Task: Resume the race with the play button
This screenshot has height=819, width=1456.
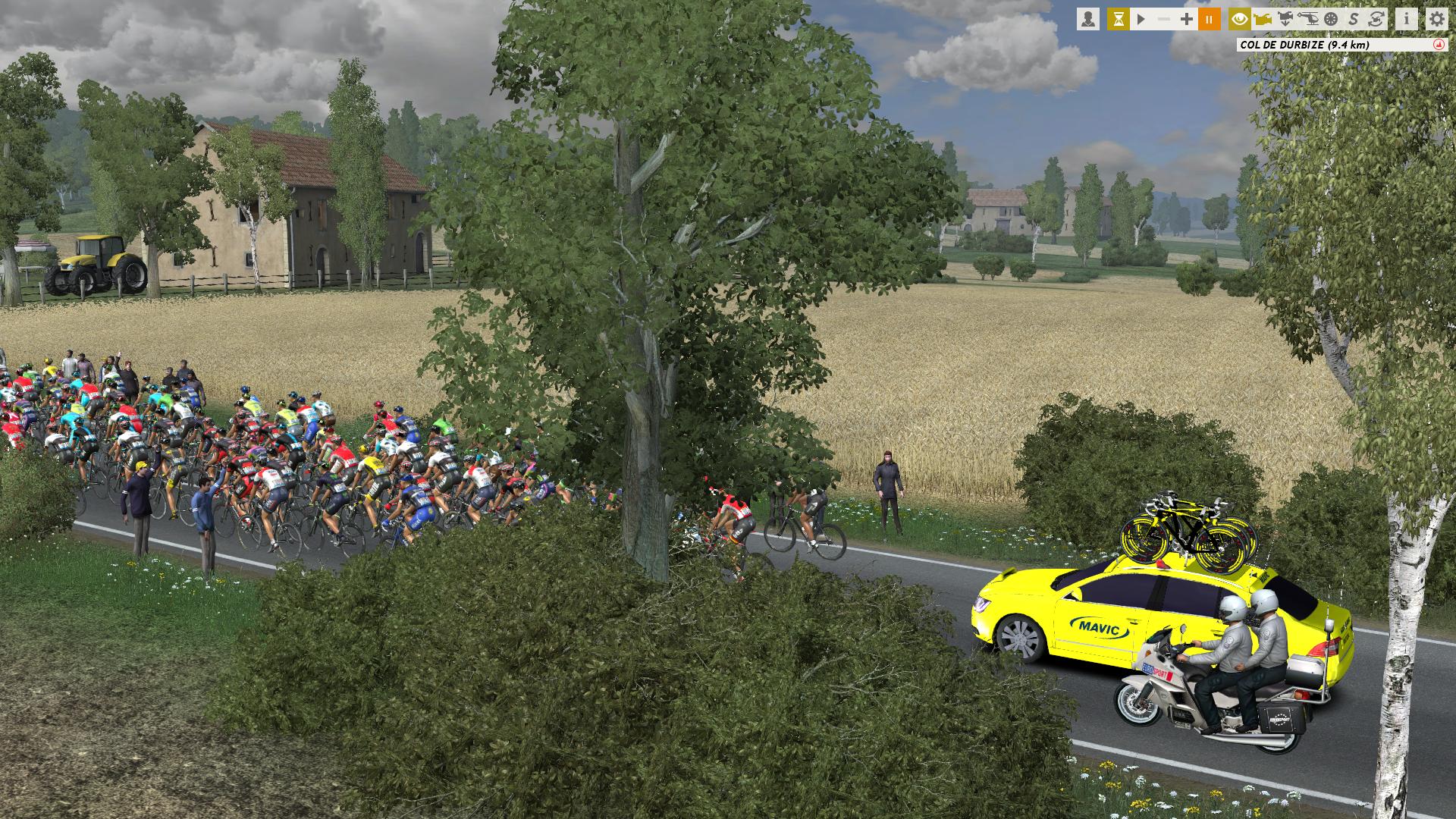Action: coord(1141,19)
